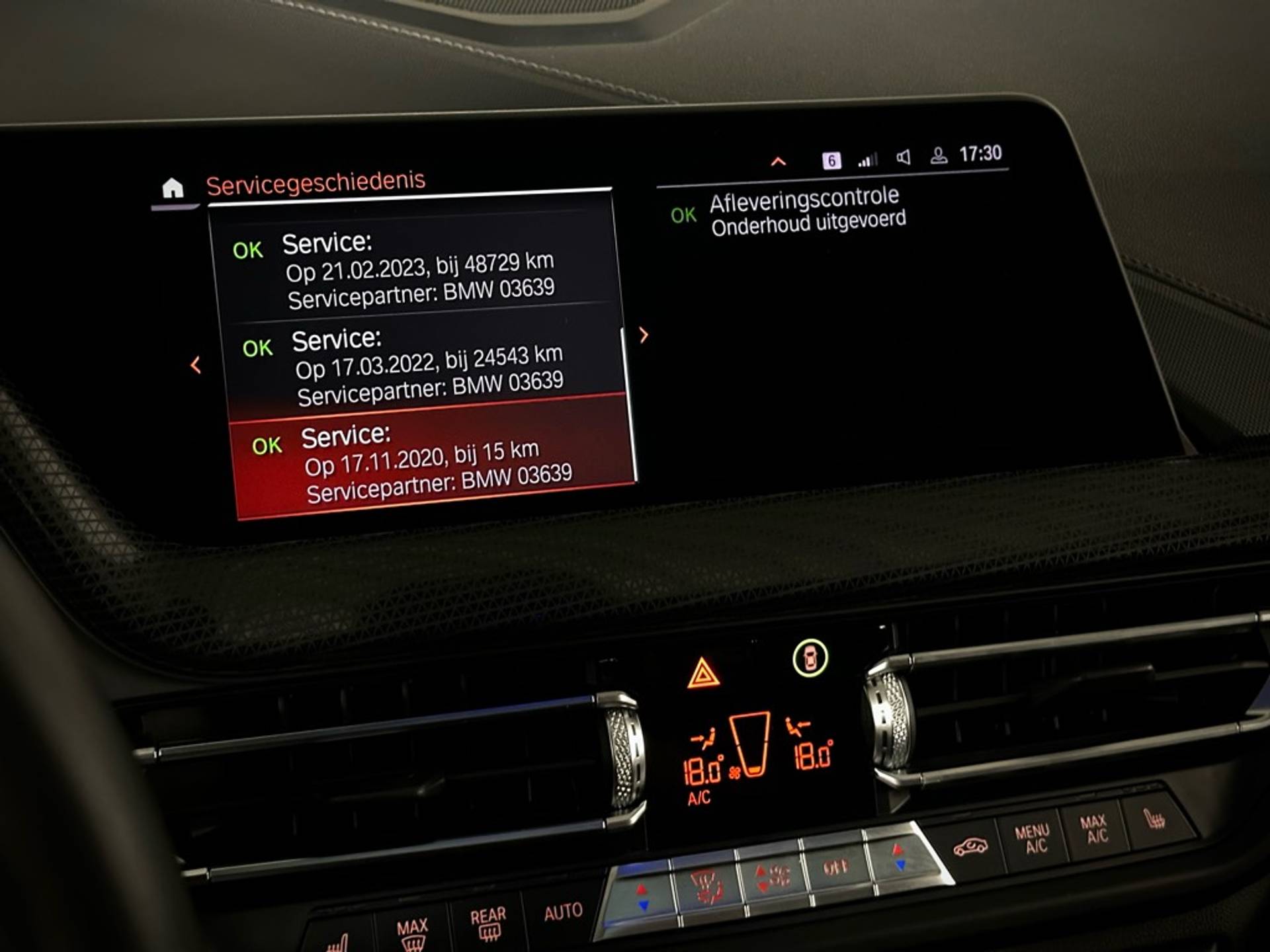1270x952 pixels.
Task: Click the right orange arrow next to the list
Action: click(644, 335)
